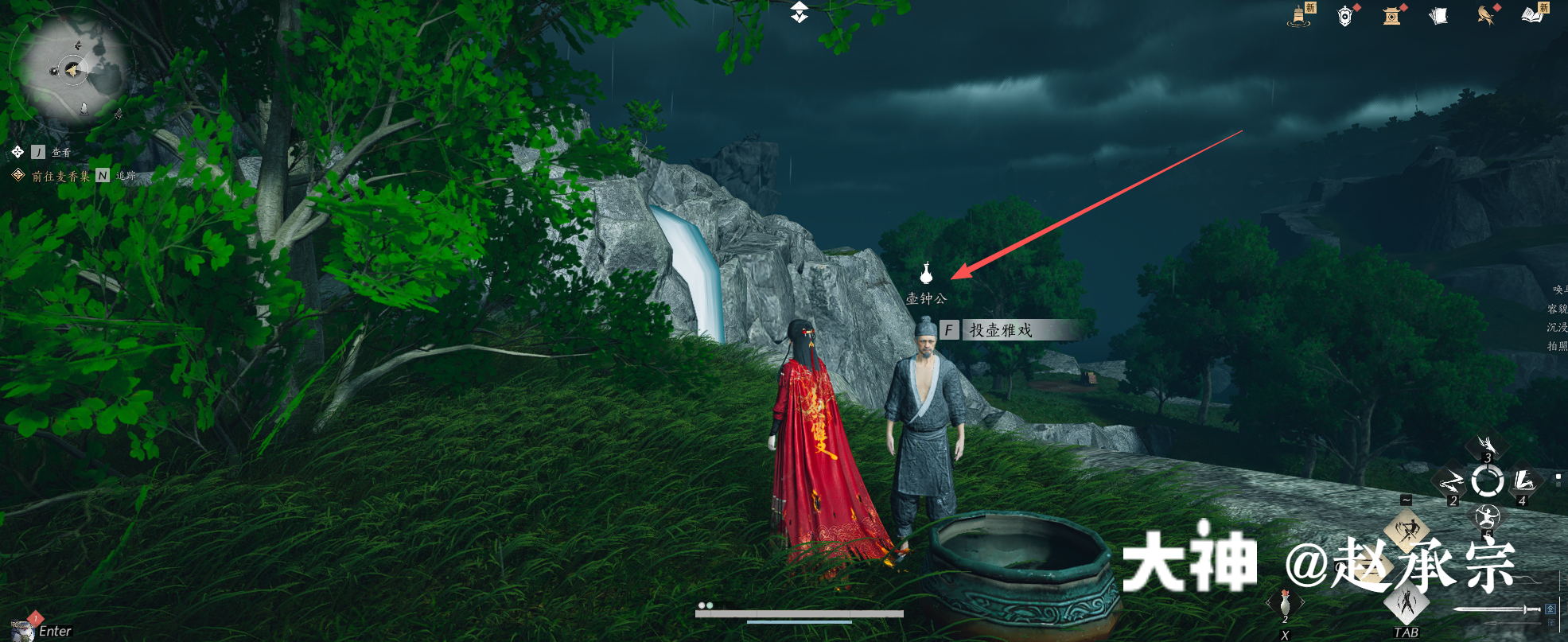
Task: Activate the skill slot numbered 4
Action: point(1523,481)
